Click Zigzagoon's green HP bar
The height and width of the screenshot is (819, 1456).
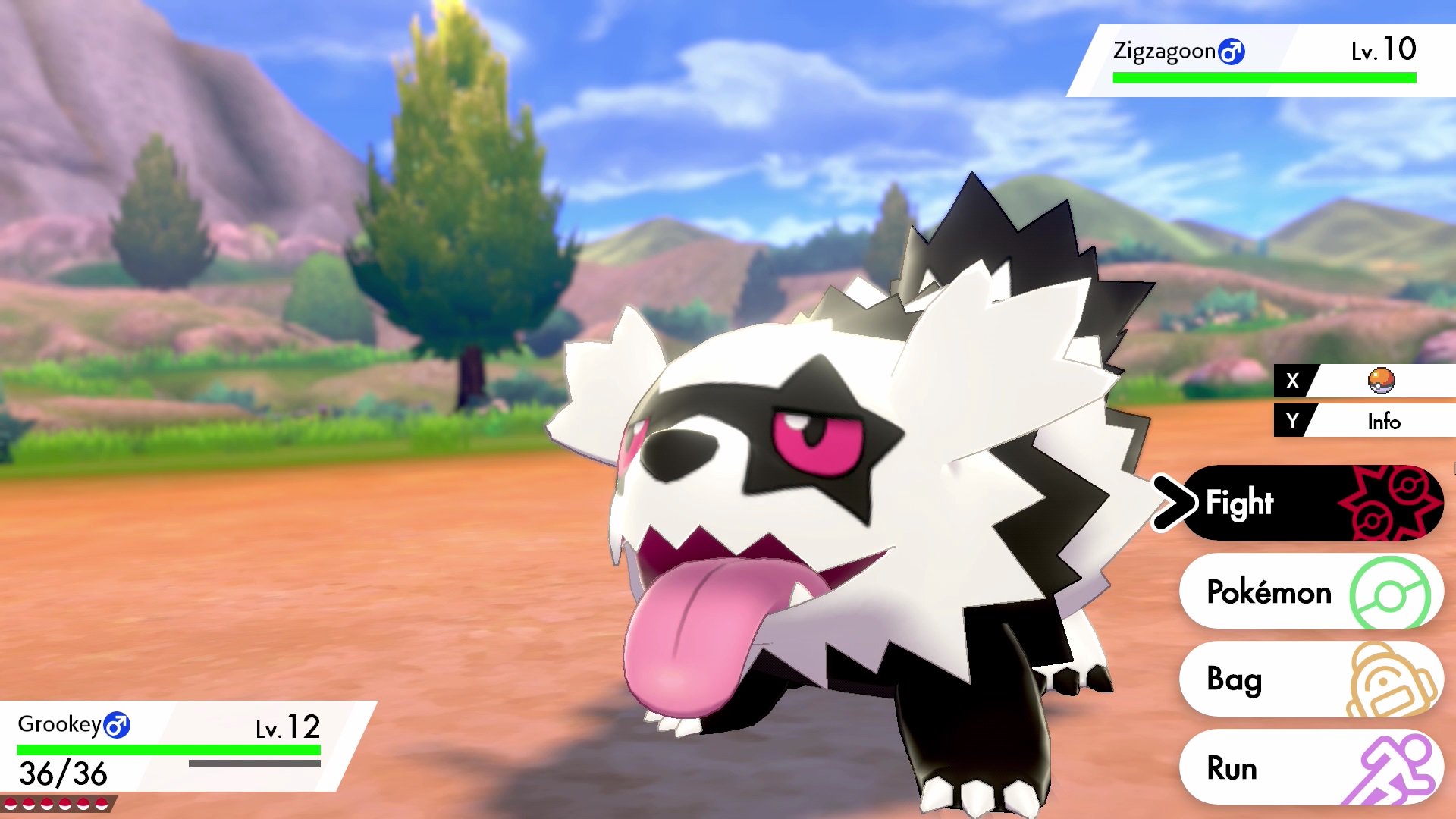pos(1263,76)
